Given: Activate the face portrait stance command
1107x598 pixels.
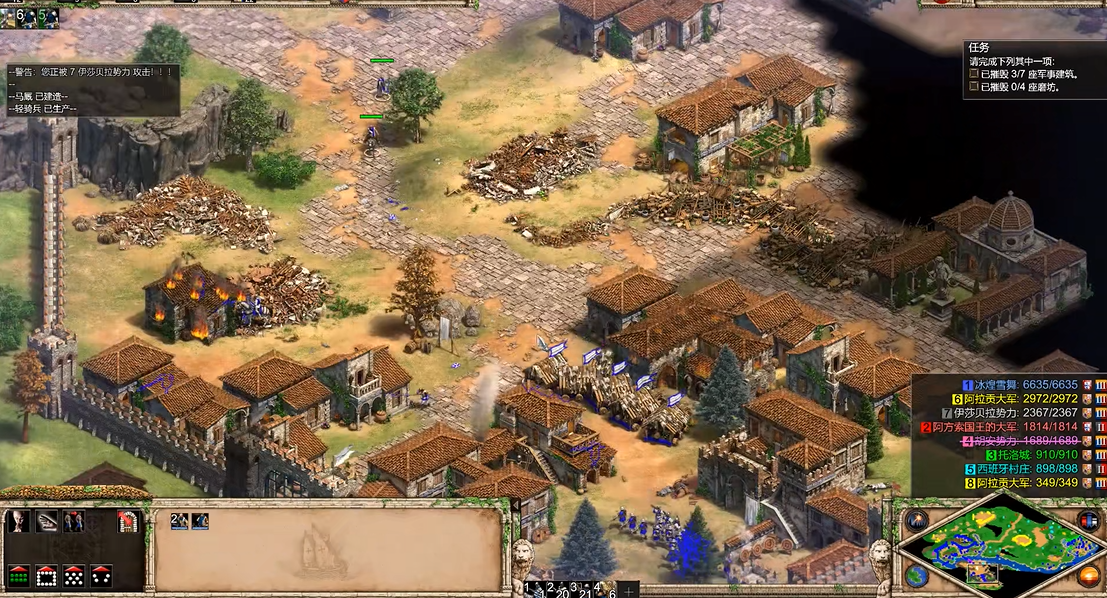Looking at the screenshot, I should 18,521.
